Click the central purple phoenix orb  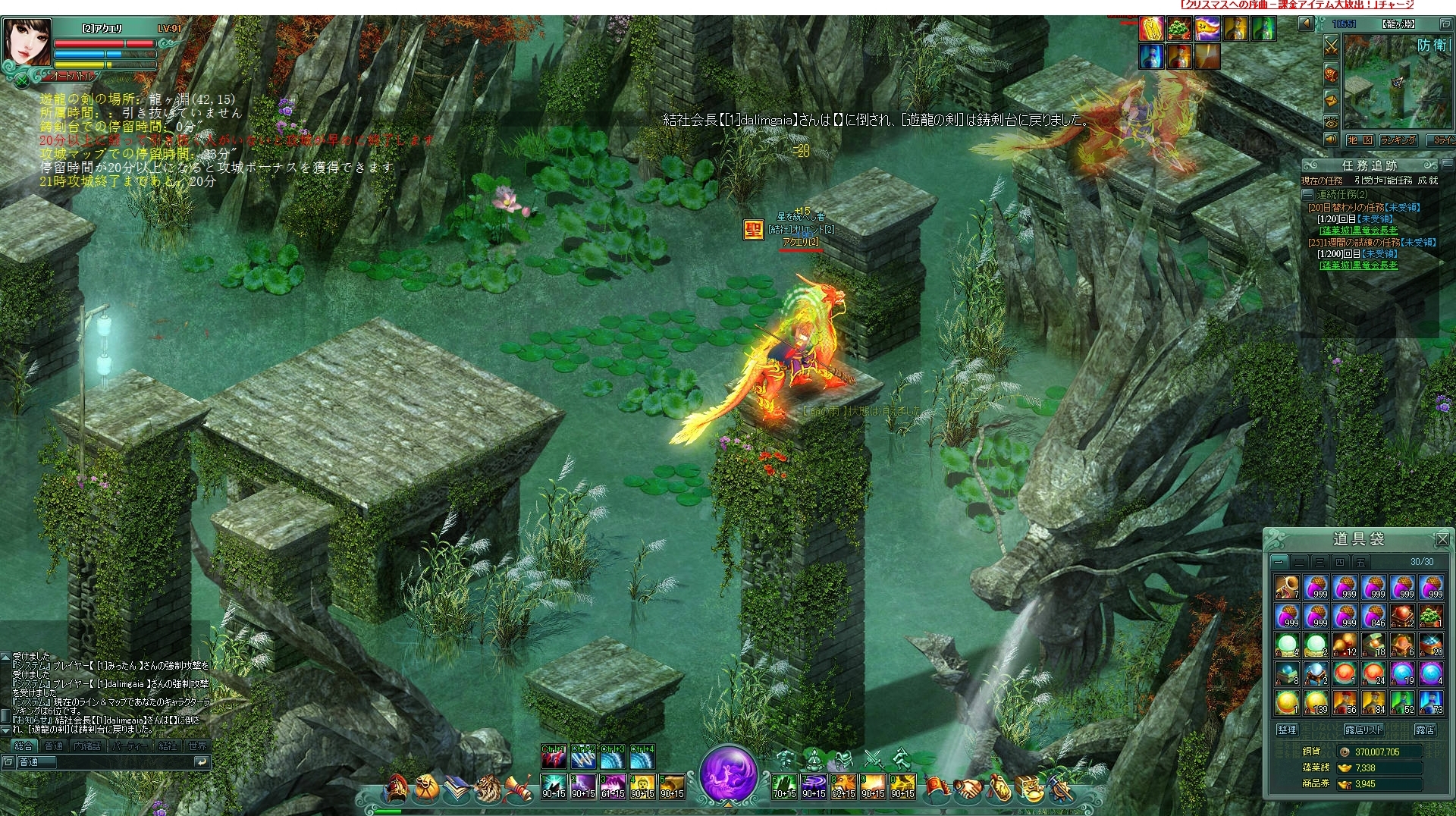pyautogui.click(x=729, y=774)
